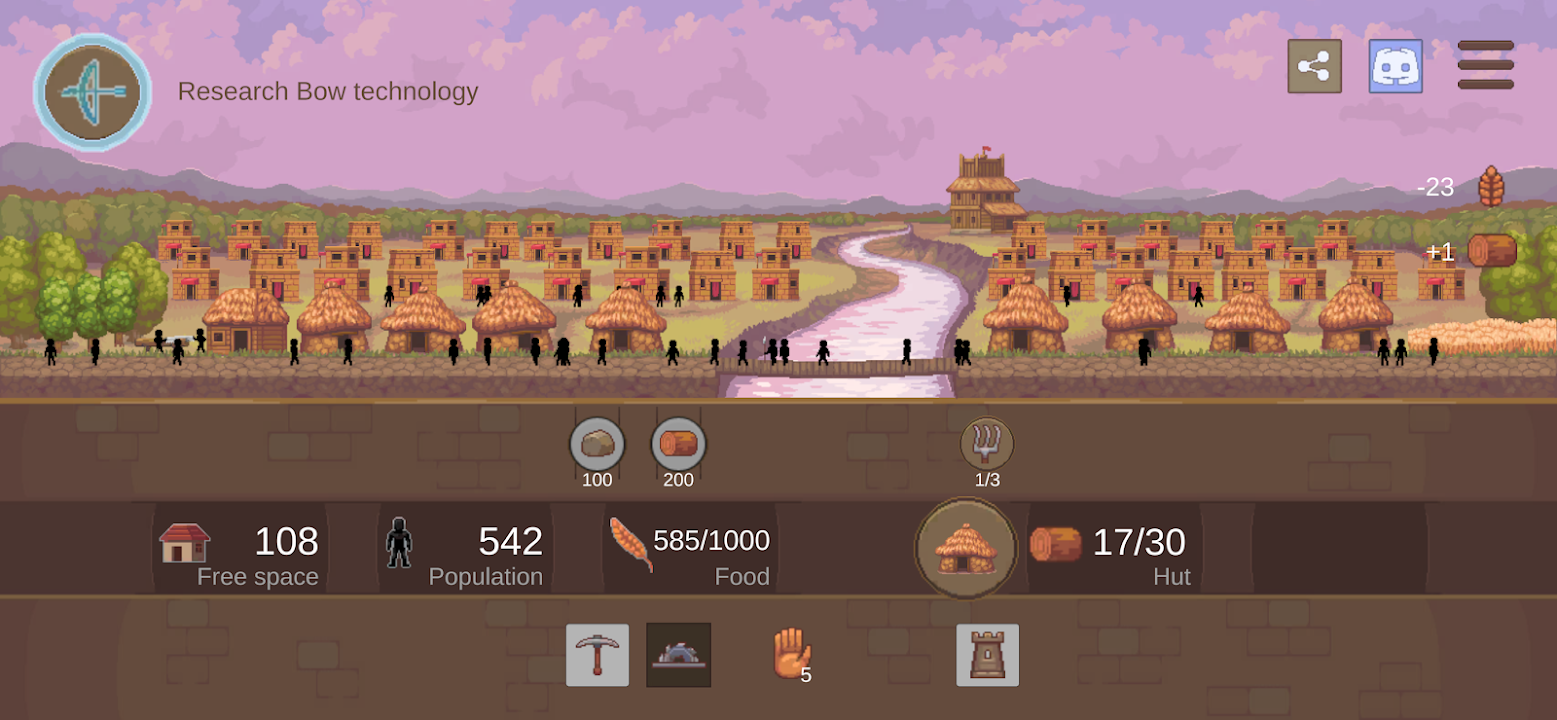The width and height of the screenshot is (1557, 720).
Task: Build a Hut with the round hut button
Action: pos(965,547)
